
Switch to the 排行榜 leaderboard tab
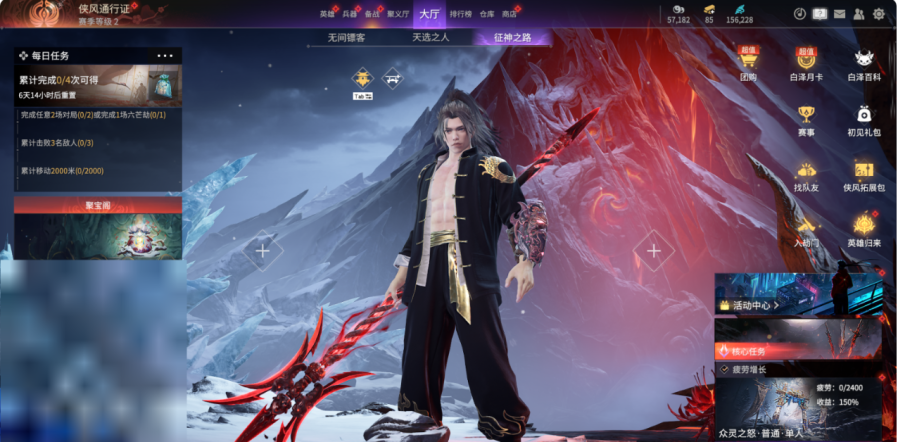pyautogui.click(x=460, y=14)
